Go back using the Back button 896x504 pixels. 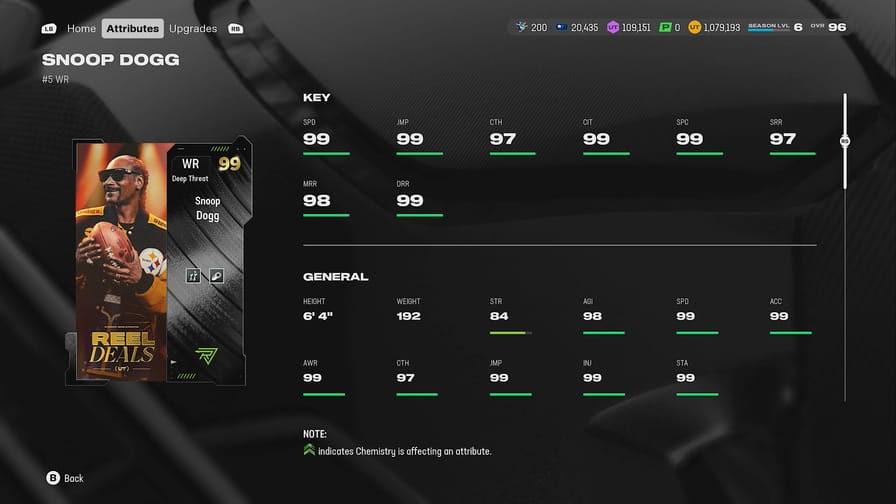coord(65,478)
